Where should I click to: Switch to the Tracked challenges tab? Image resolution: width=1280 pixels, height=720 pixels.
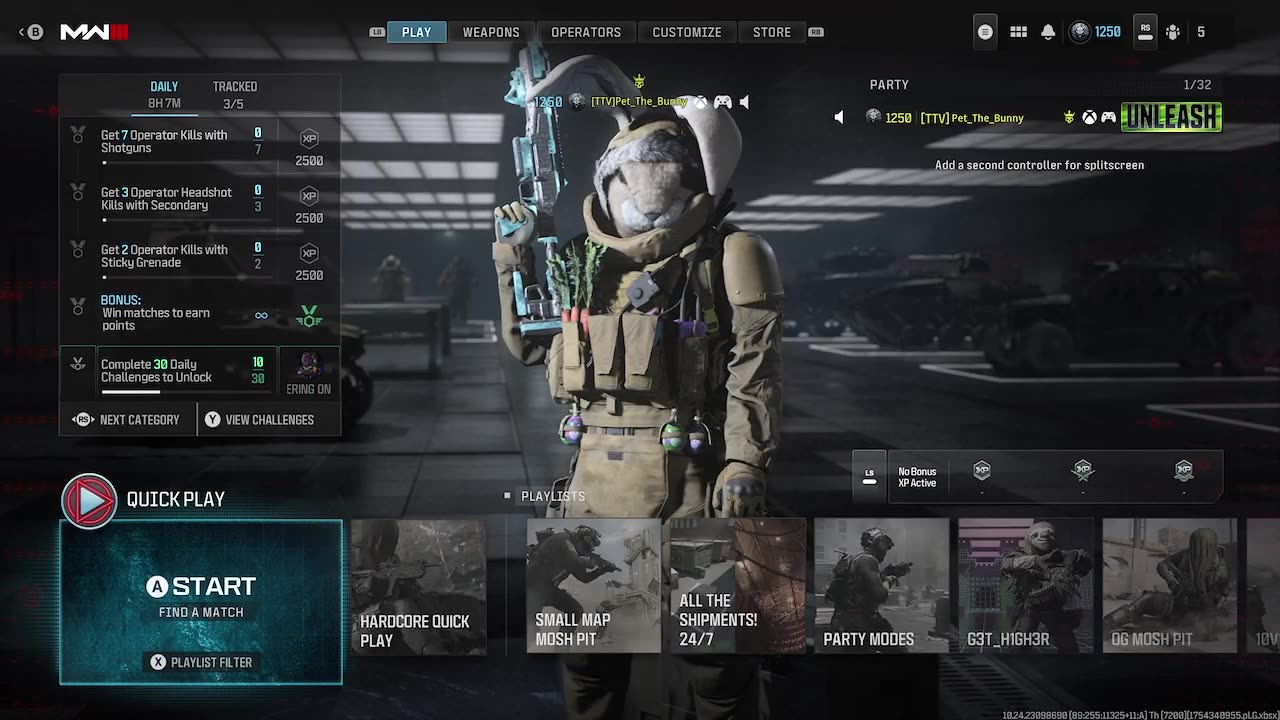pyautogui.click(x=234, y=94)
